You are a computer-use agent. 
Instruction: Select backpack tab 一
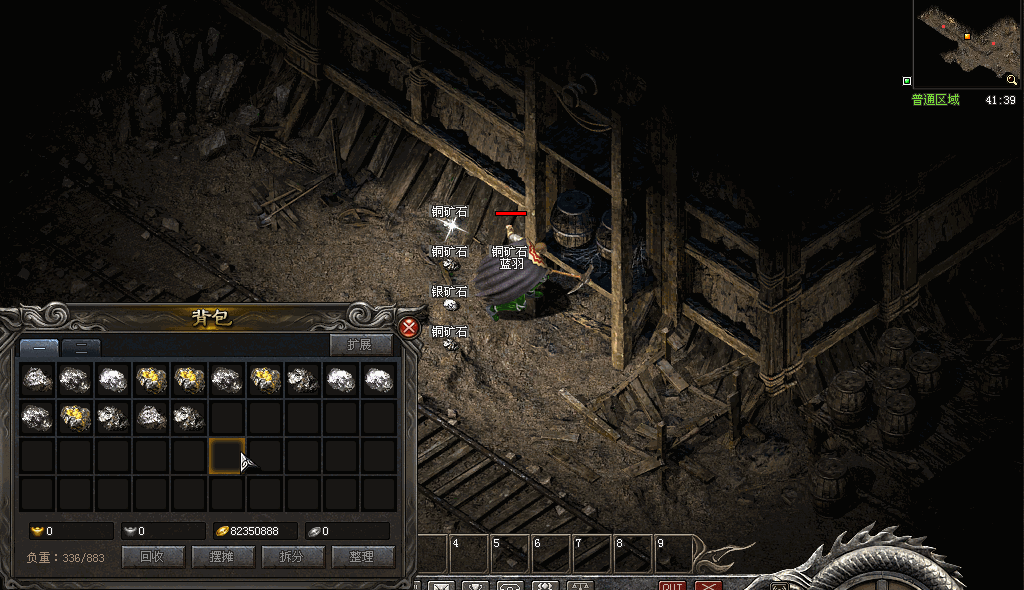point(39,348)
